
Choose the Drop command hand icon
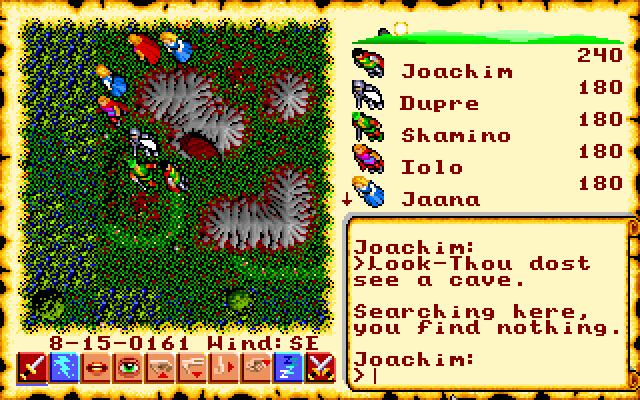point(192,370)
